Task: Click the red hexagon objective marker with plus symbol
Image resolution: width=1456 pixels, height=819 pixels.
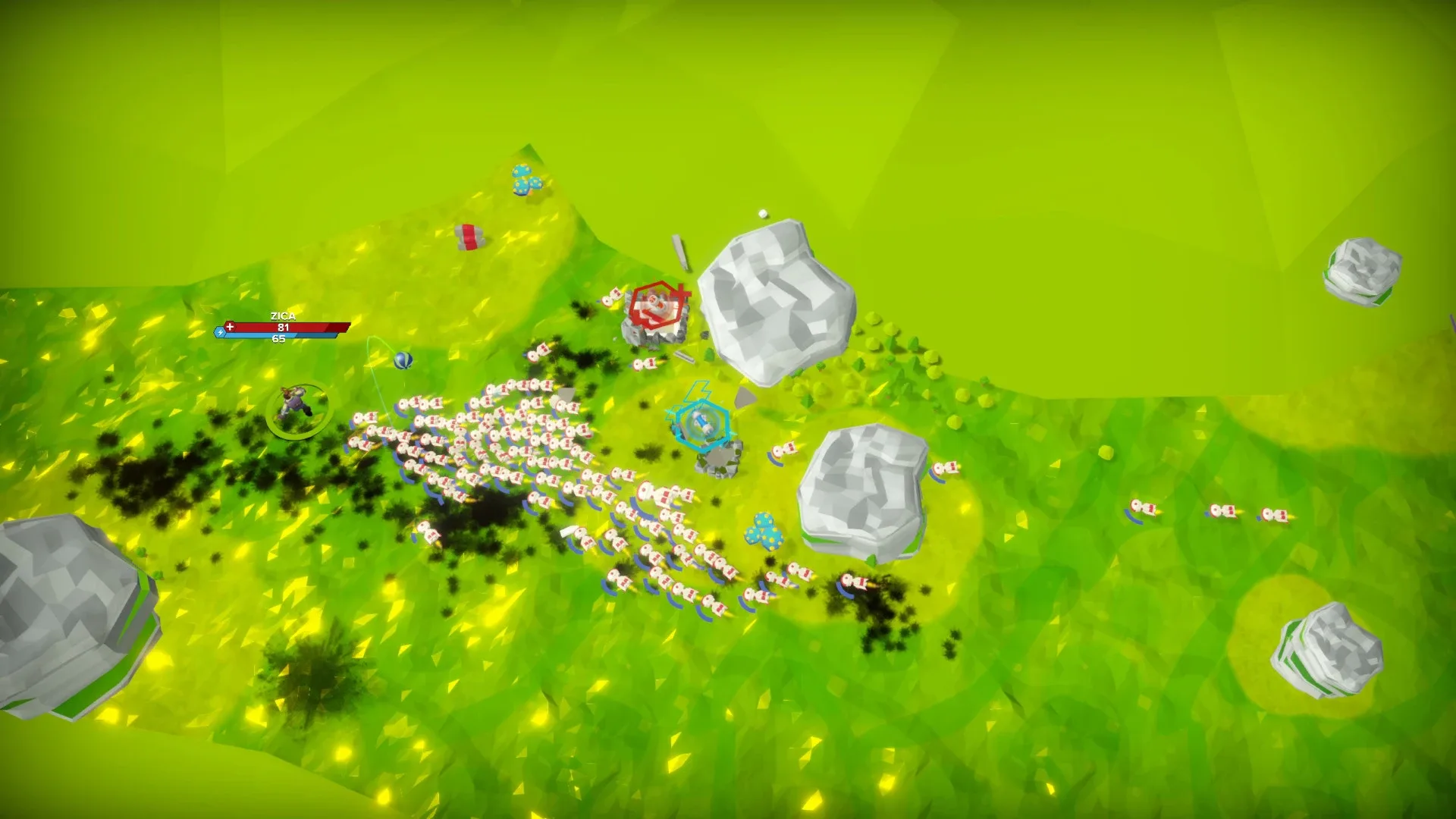Action: tap(658, 302)
